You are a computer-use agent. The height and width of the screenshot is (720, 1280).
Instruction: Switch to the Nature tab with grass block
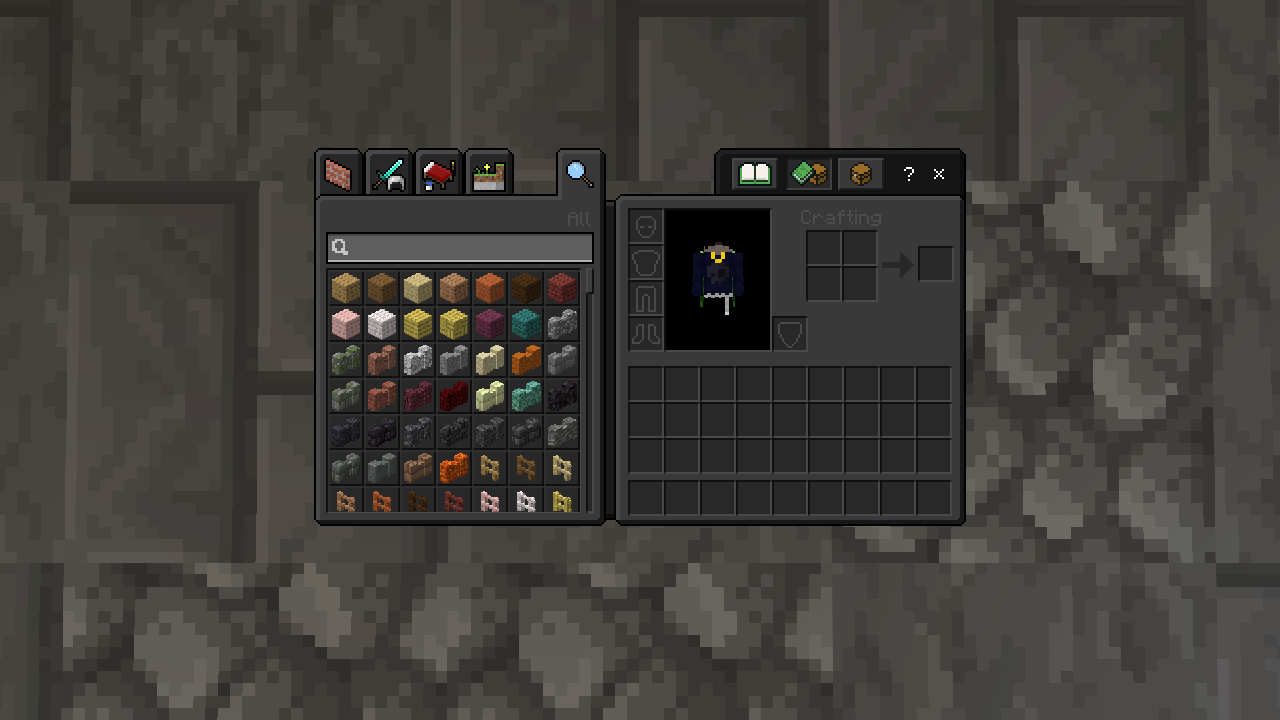point(488,174)
